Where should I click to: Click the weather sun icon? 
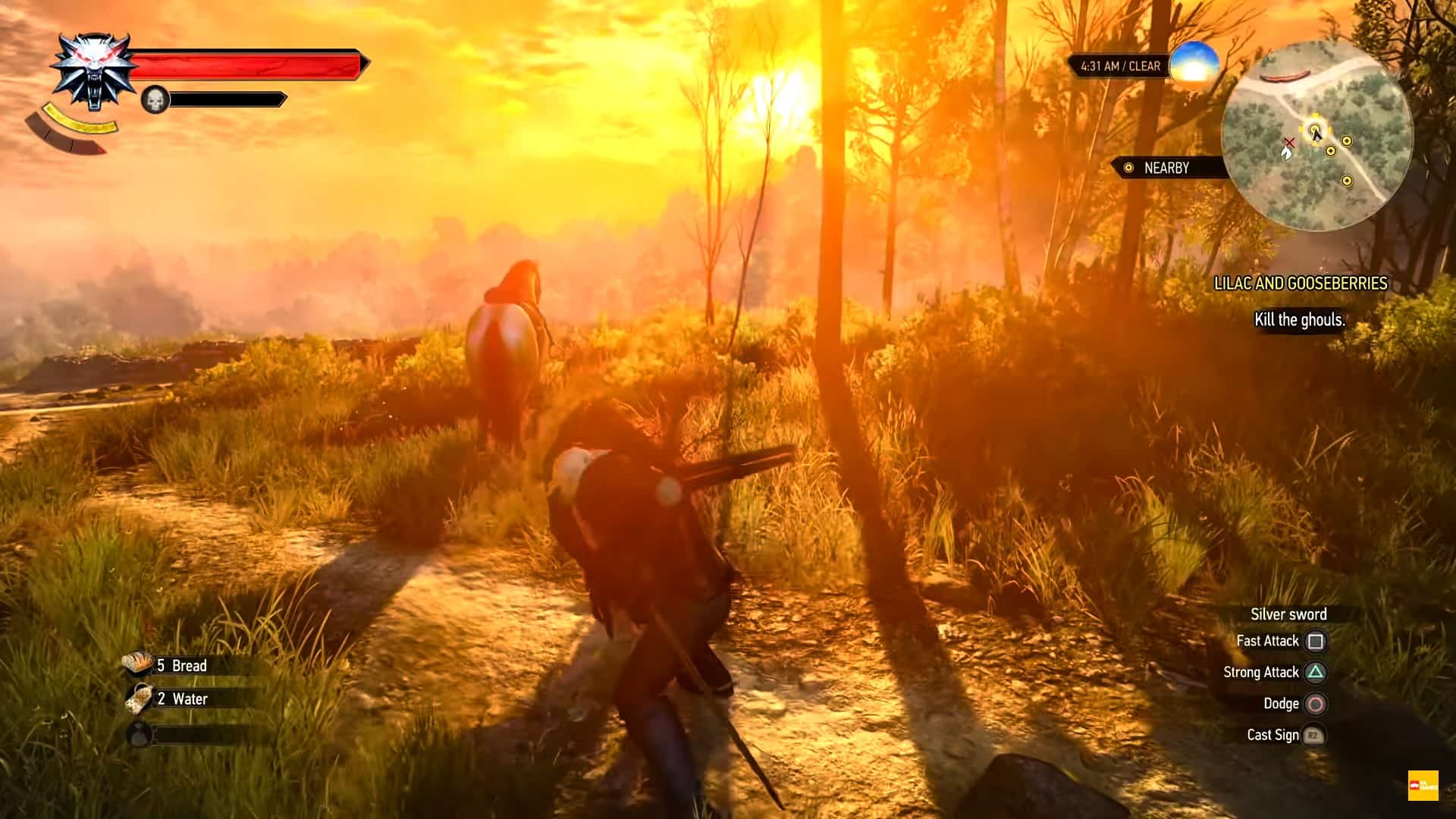[1194, 64]
